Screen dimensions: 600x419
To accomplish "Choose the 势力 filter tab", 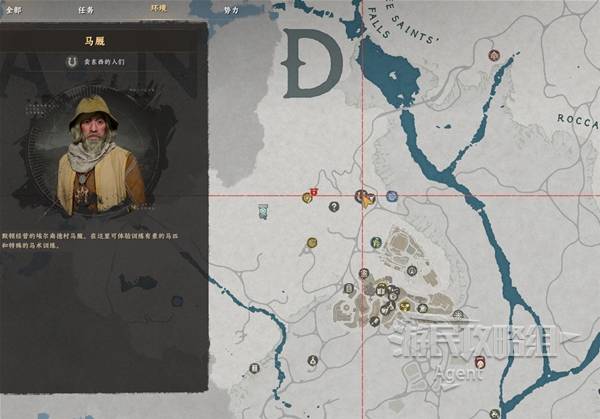I will click(x=231, y=7).
